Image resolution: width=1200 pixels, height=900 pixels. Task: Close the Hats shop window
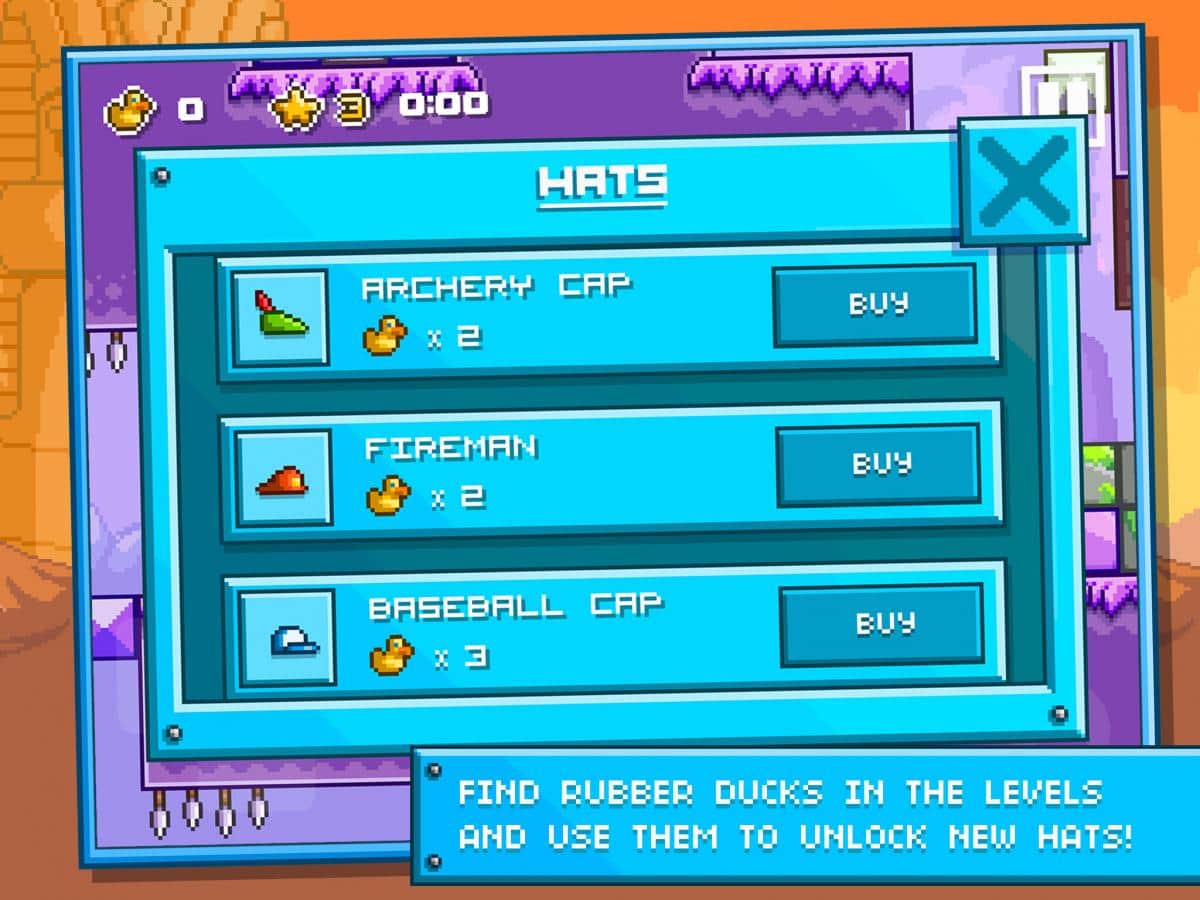pyautogui.click(x=1022, y=180)
